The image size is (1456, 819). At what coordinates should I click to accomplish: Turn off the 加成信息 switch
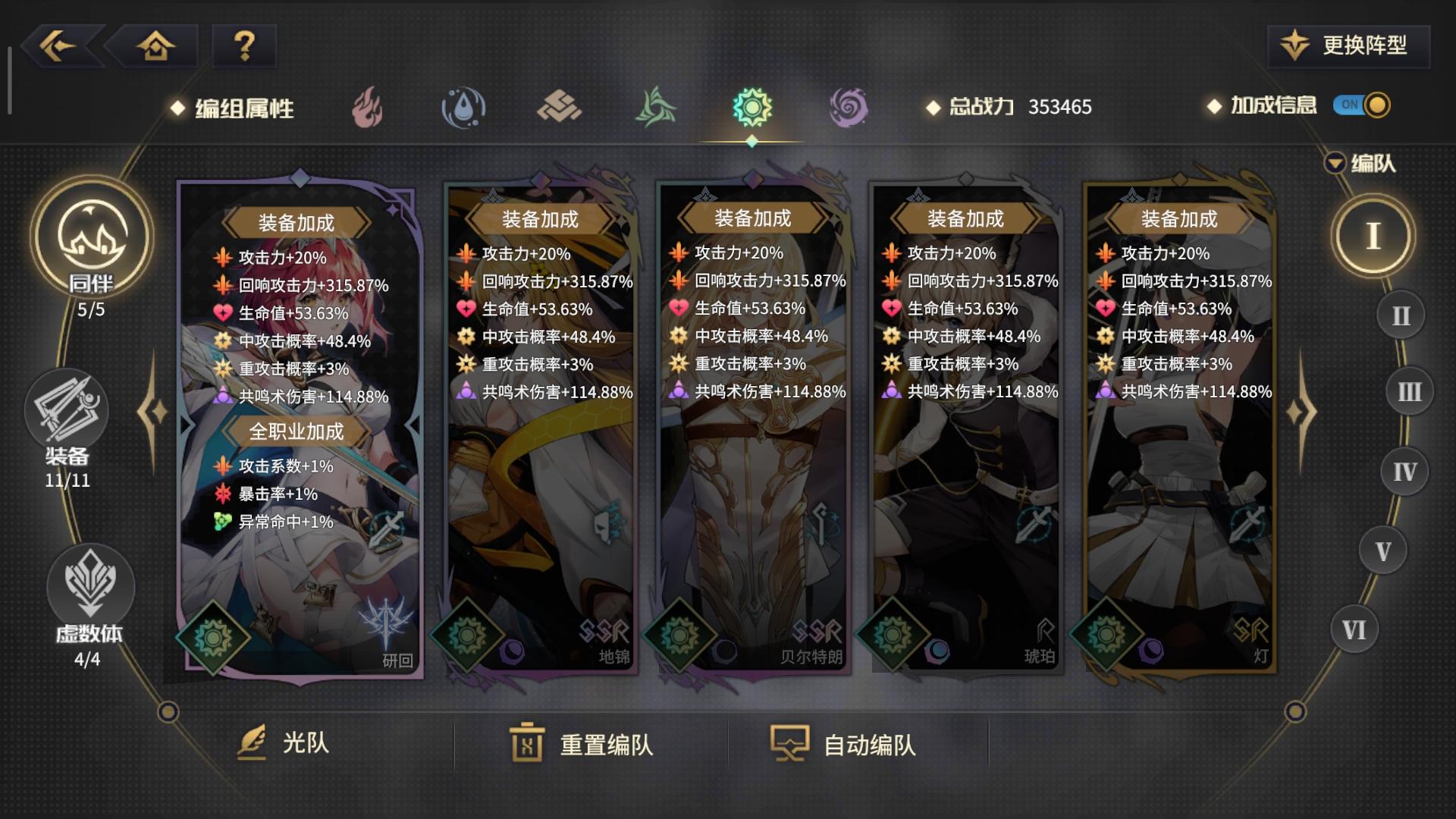click(1361, 107)
